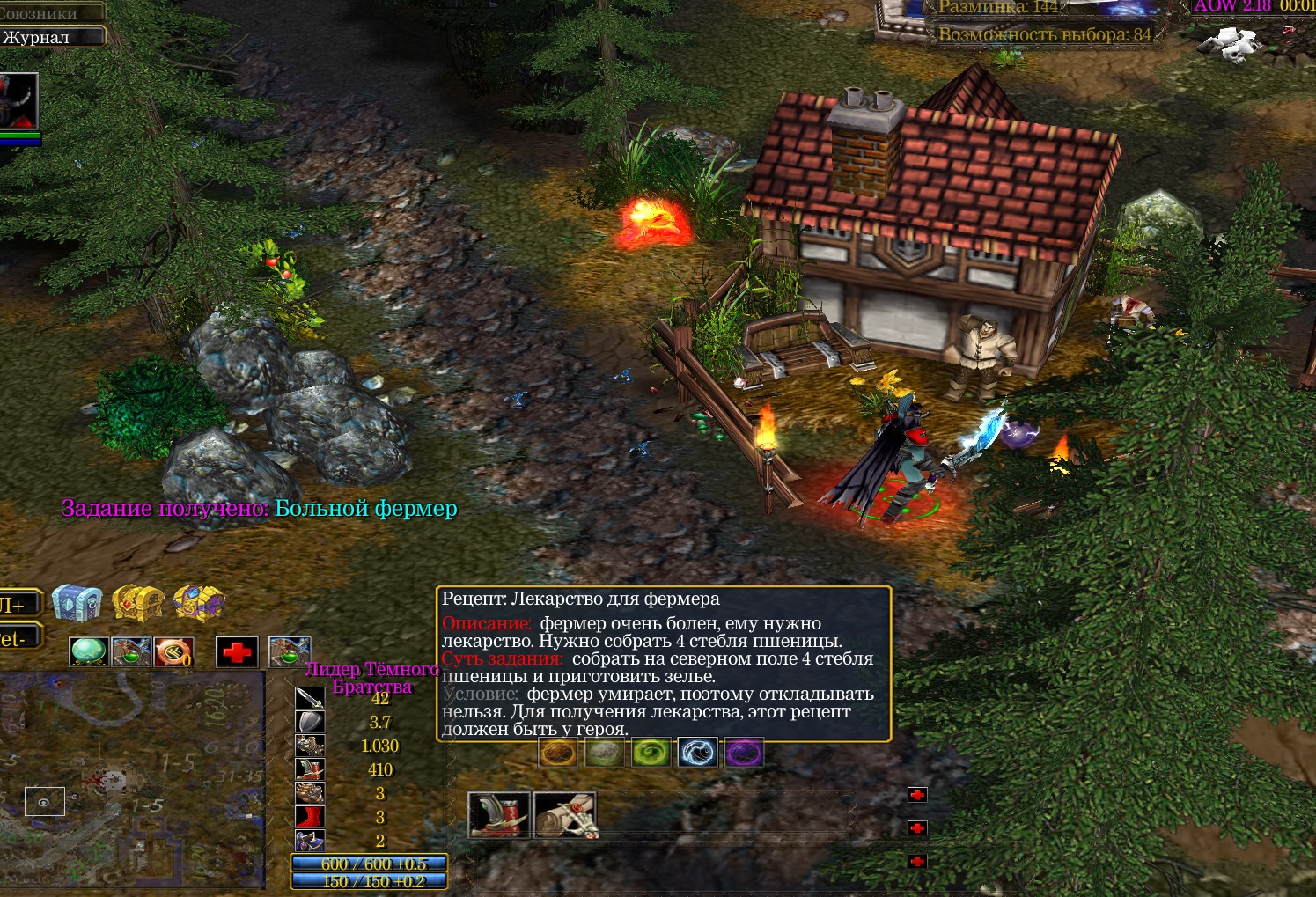
Task: Click the shield armor stat icon
Action: tap(310, 722)
